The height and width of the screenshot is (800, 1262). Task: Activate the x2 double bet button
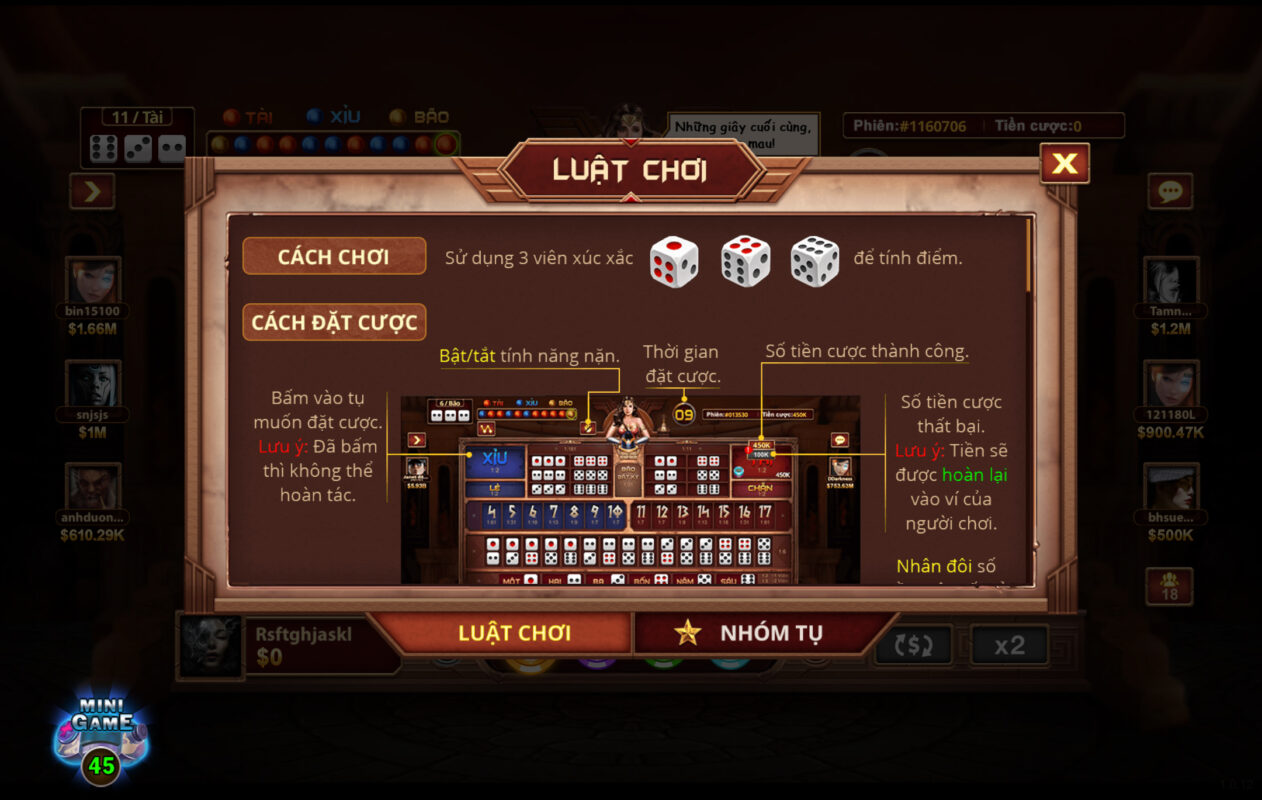pyautogui.click(x=1009, y=646)
